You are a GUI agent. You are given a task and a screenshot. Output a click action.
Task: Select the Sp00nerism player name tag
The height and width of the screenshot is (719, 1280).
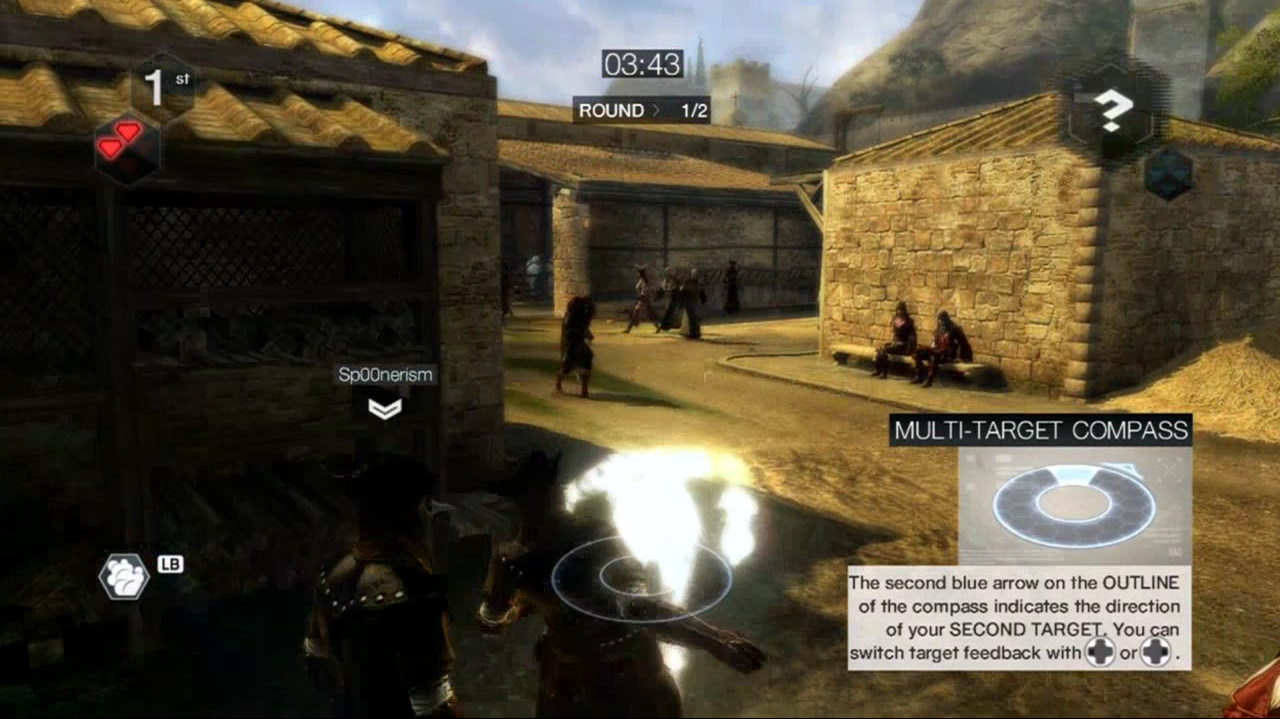coord(385,375)
